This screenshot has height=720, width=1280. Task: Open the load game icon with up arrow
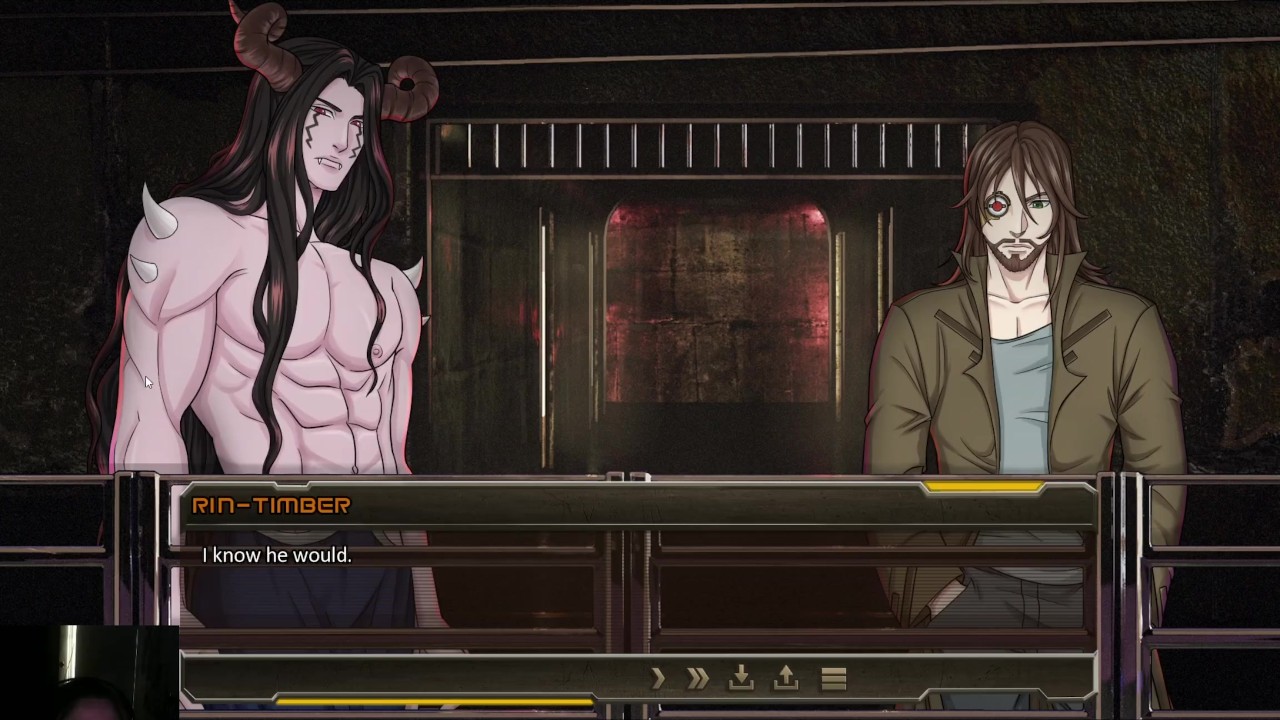pos(786,678)
